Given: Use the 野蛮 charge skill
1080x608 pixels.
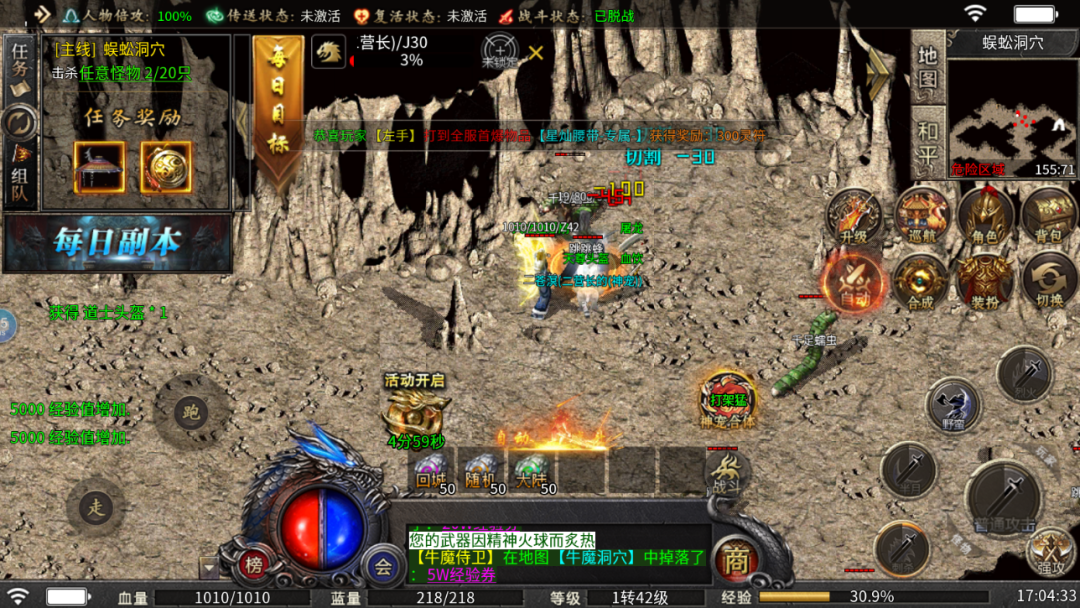Looking at the screenshot, I should pos(952,405).
